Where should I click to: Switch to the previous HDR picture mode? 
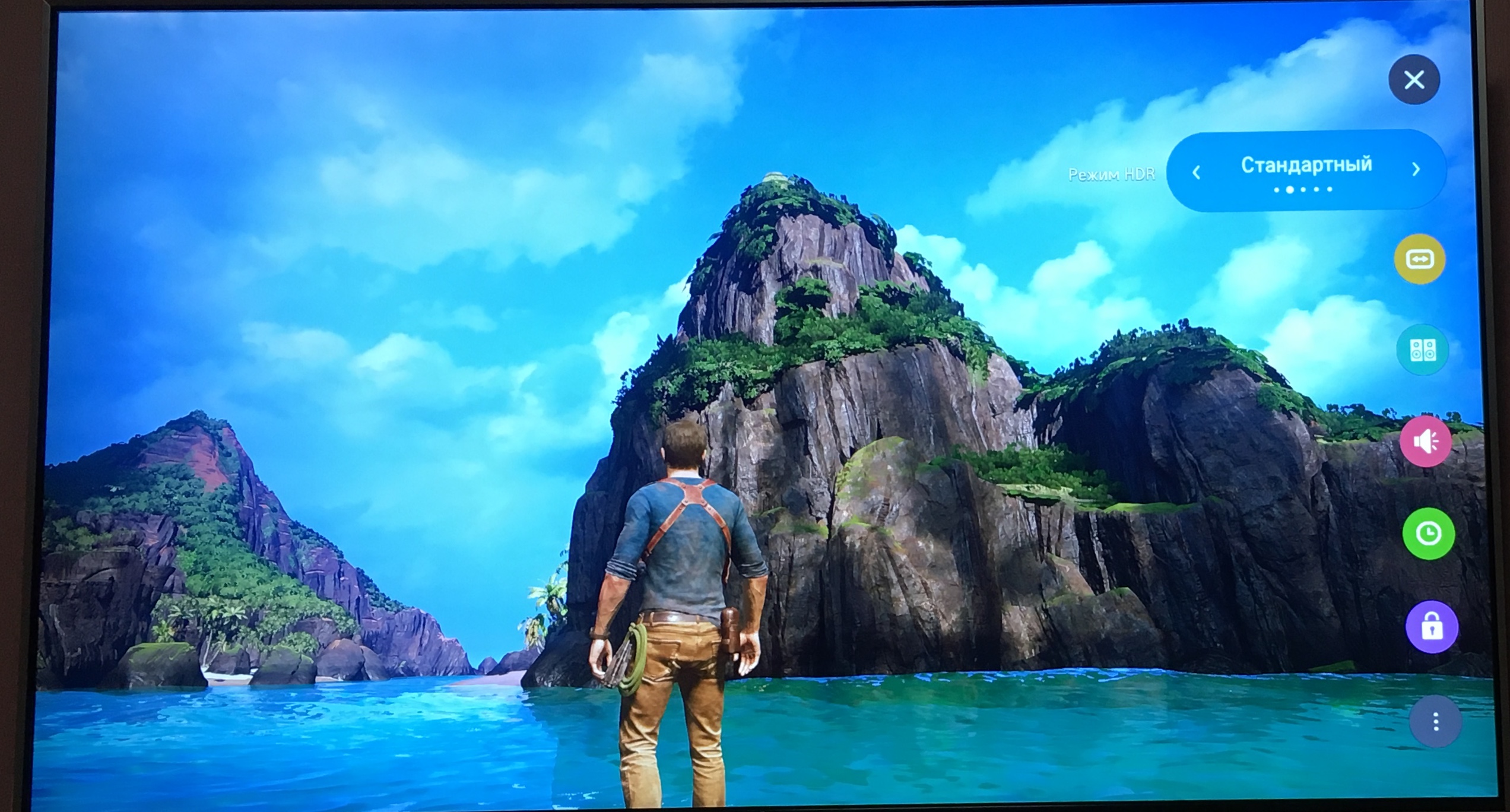(x=1197, y=172)
